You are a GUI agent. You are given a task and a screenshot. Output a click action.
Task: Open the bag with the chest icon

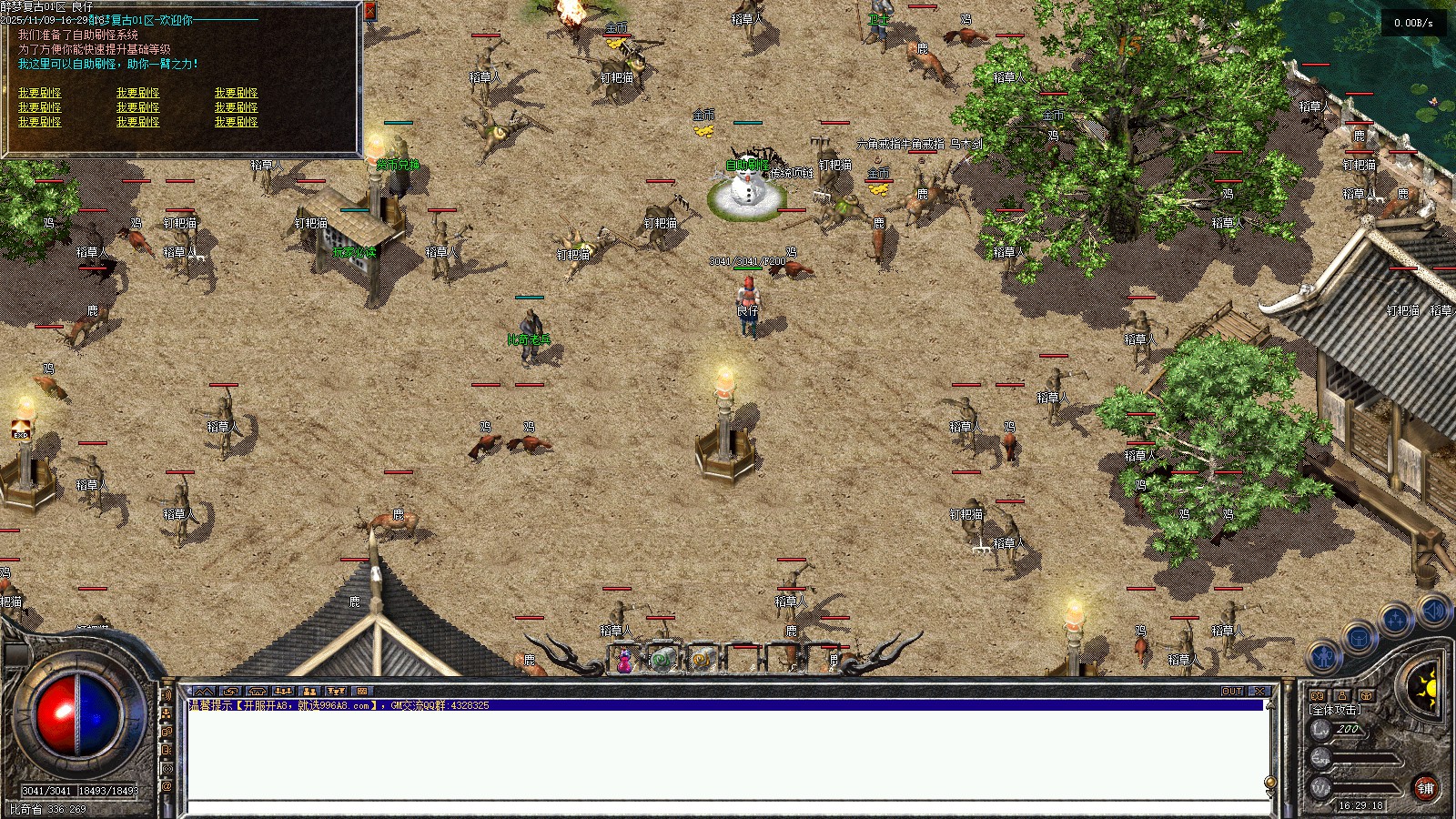pos(1360,638)
